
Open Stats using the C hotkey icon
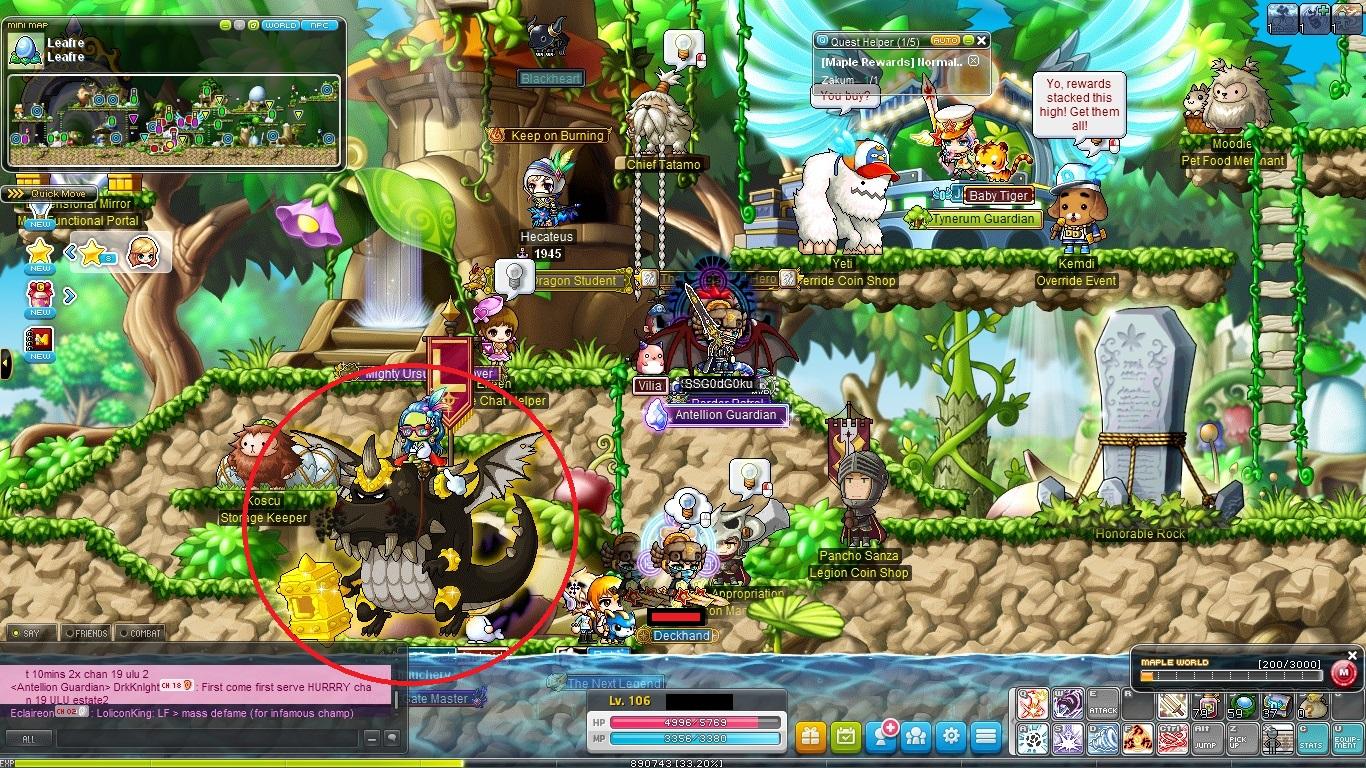tap(1311, 739)
